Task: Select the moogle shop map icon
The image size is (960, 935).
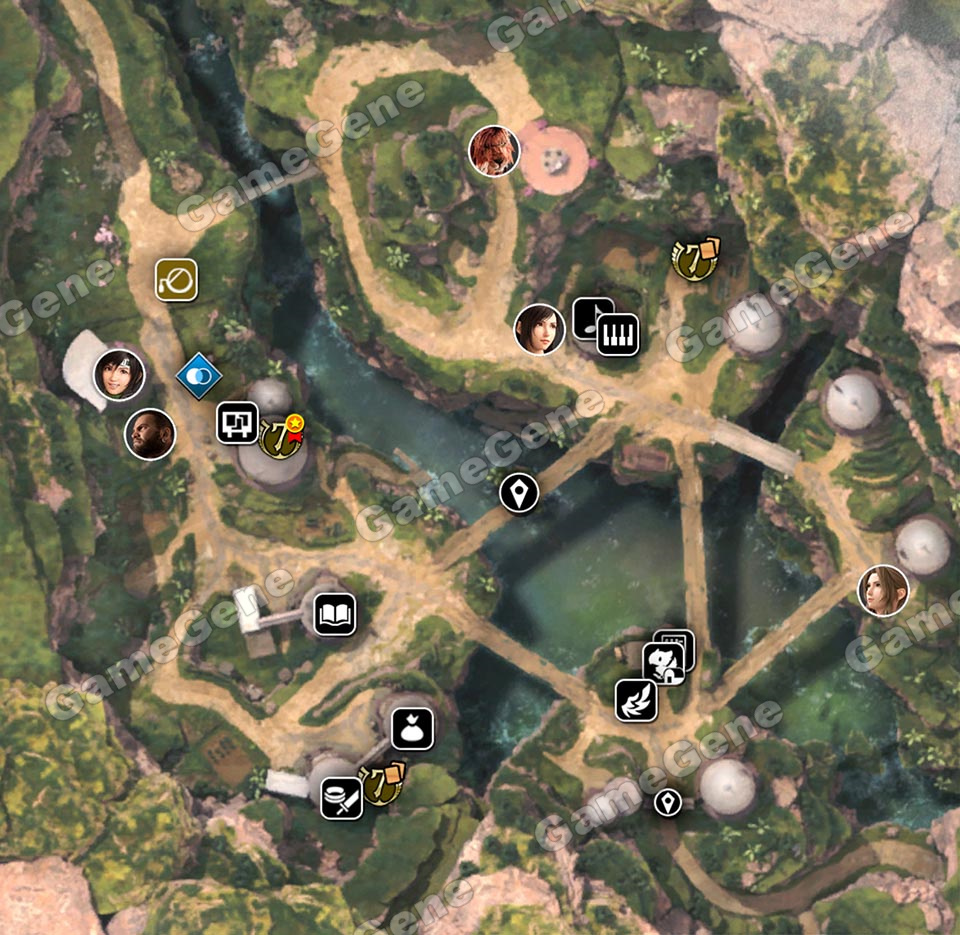Action: (x=663, y=663)
